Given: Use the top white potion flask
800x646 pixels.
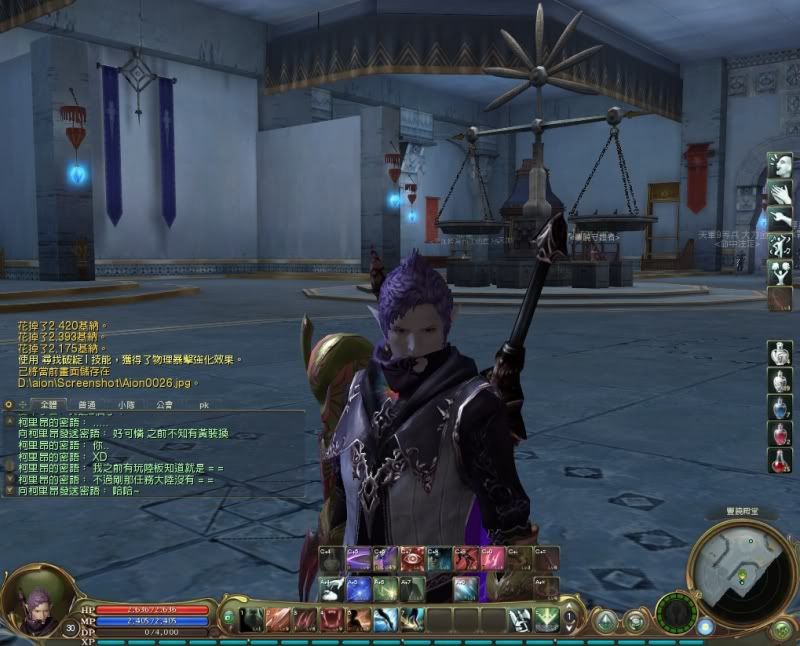Looking at the screenshot, I should (780, 354).
